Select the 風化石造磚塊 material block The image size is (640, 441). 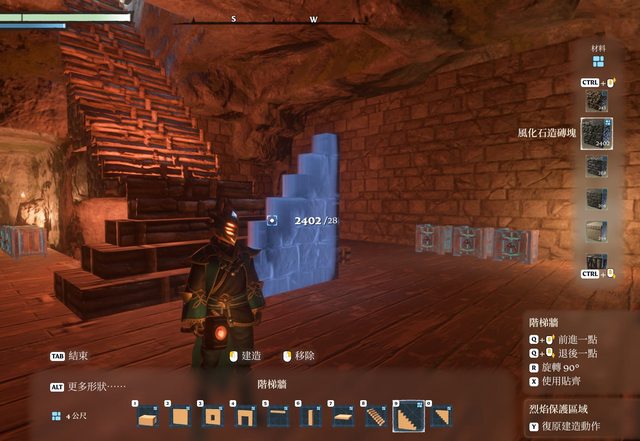click(597, 133)
